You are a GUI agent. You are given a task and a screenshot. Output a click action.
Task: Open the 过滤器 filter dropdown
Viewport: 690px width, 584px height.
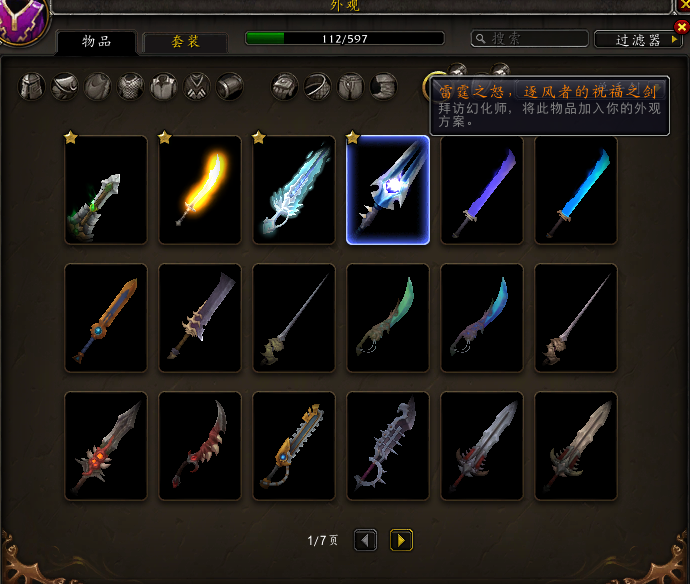coord(638,40)
